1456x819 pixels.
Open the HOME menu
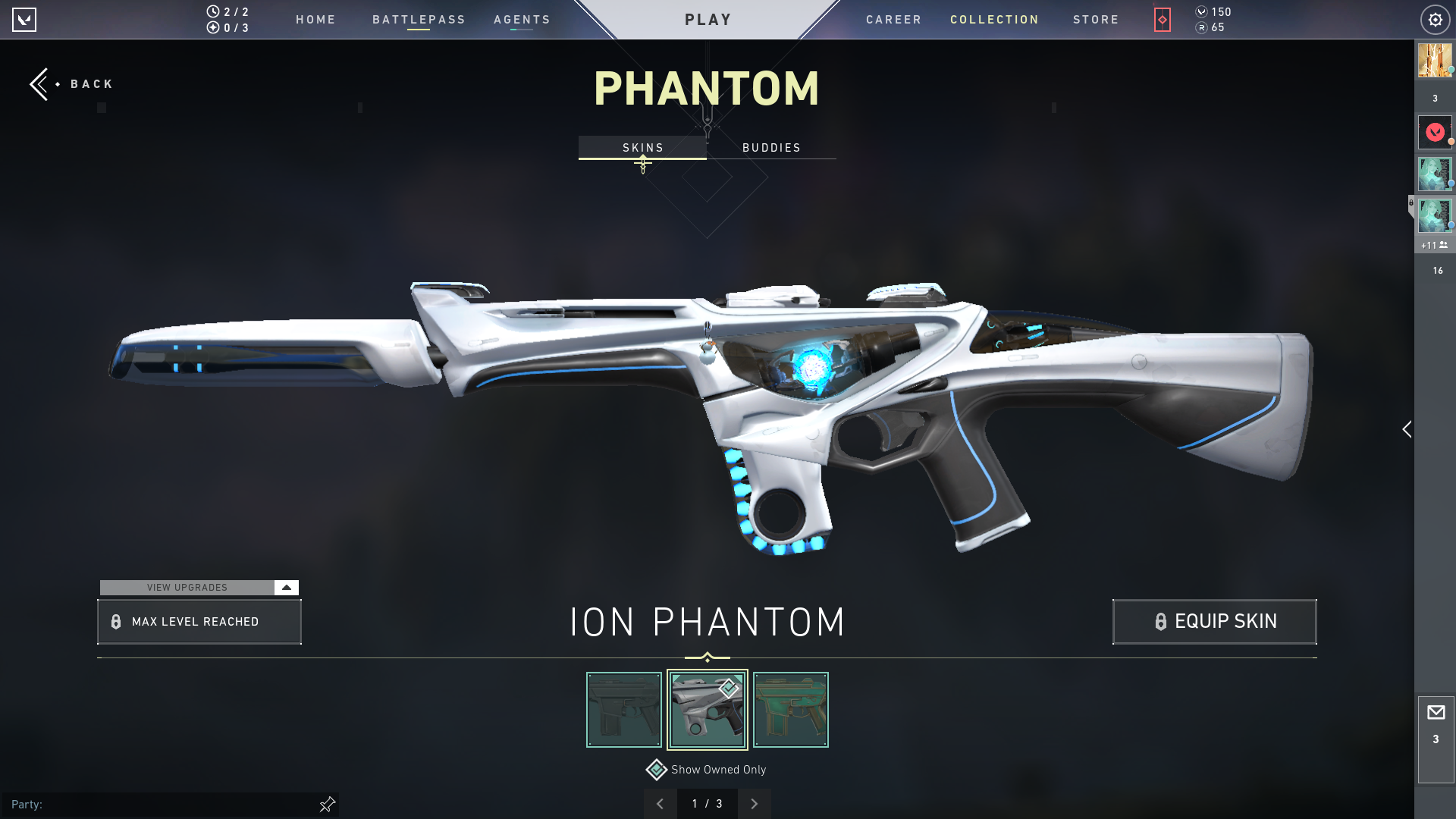click(x=315, y=20)
